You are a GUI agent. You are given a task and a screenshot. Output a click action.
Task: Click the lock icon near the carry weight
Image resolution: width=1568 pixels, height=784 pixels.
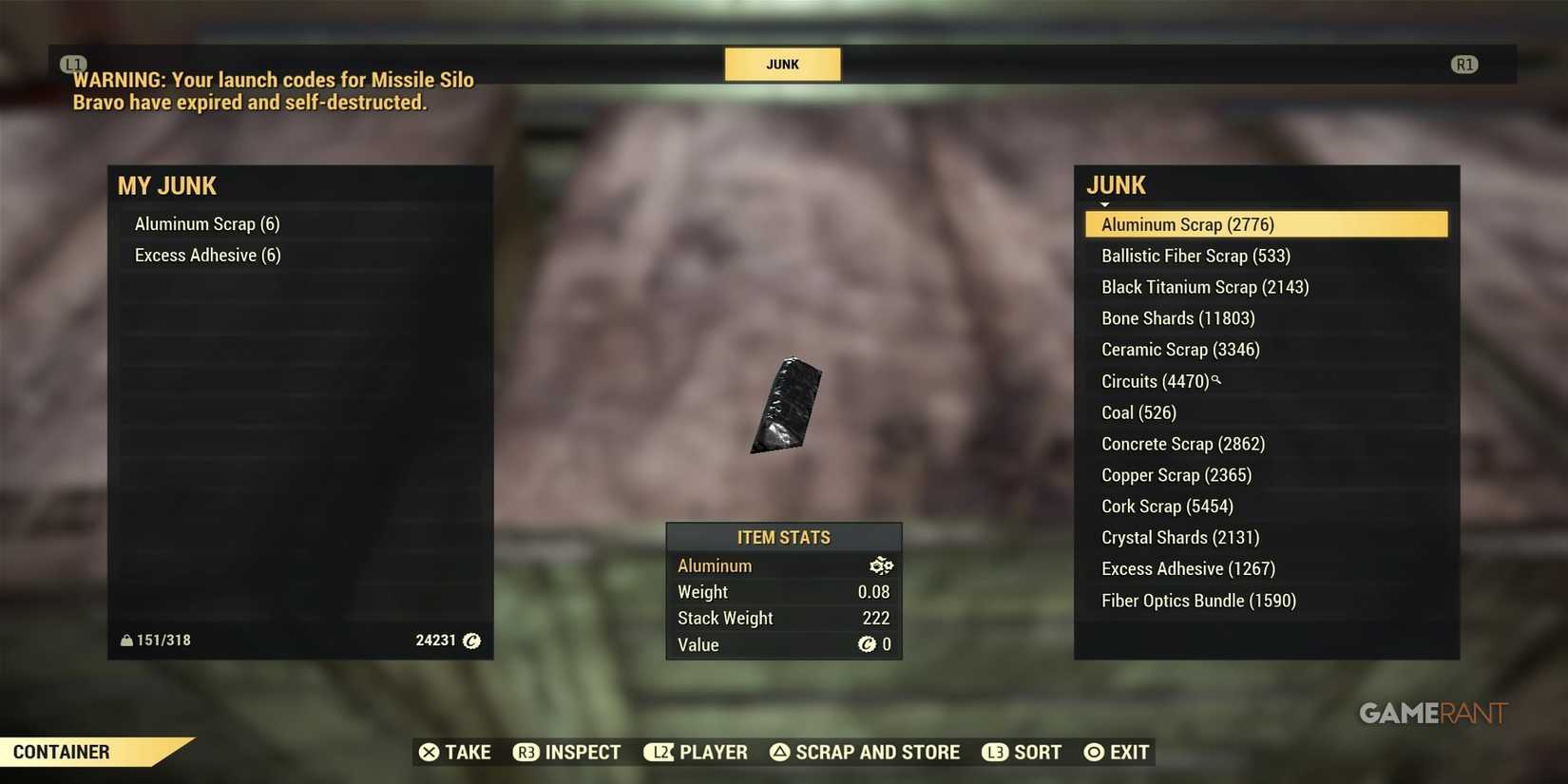click(126, 640)
